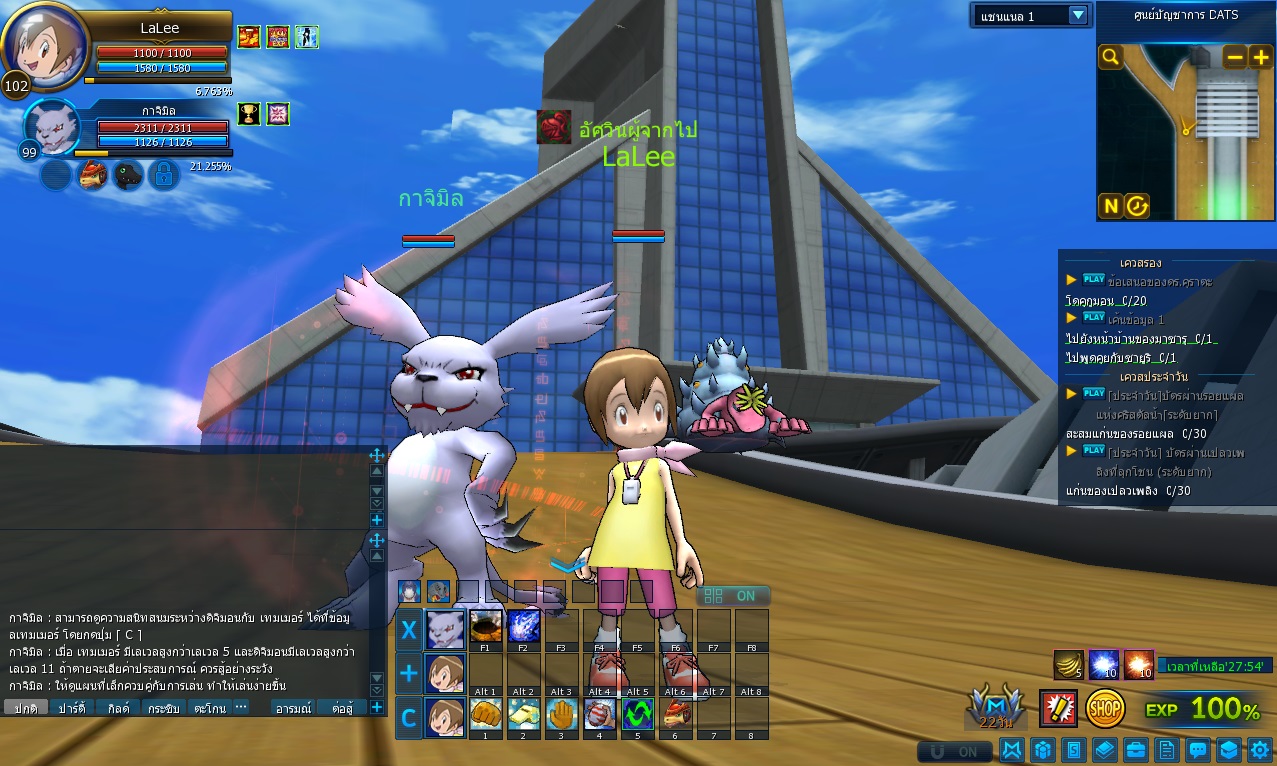Viewport: 1277px width, 766px height.
Task: Use the blue energy skill on F2
Action: (523, 626)
